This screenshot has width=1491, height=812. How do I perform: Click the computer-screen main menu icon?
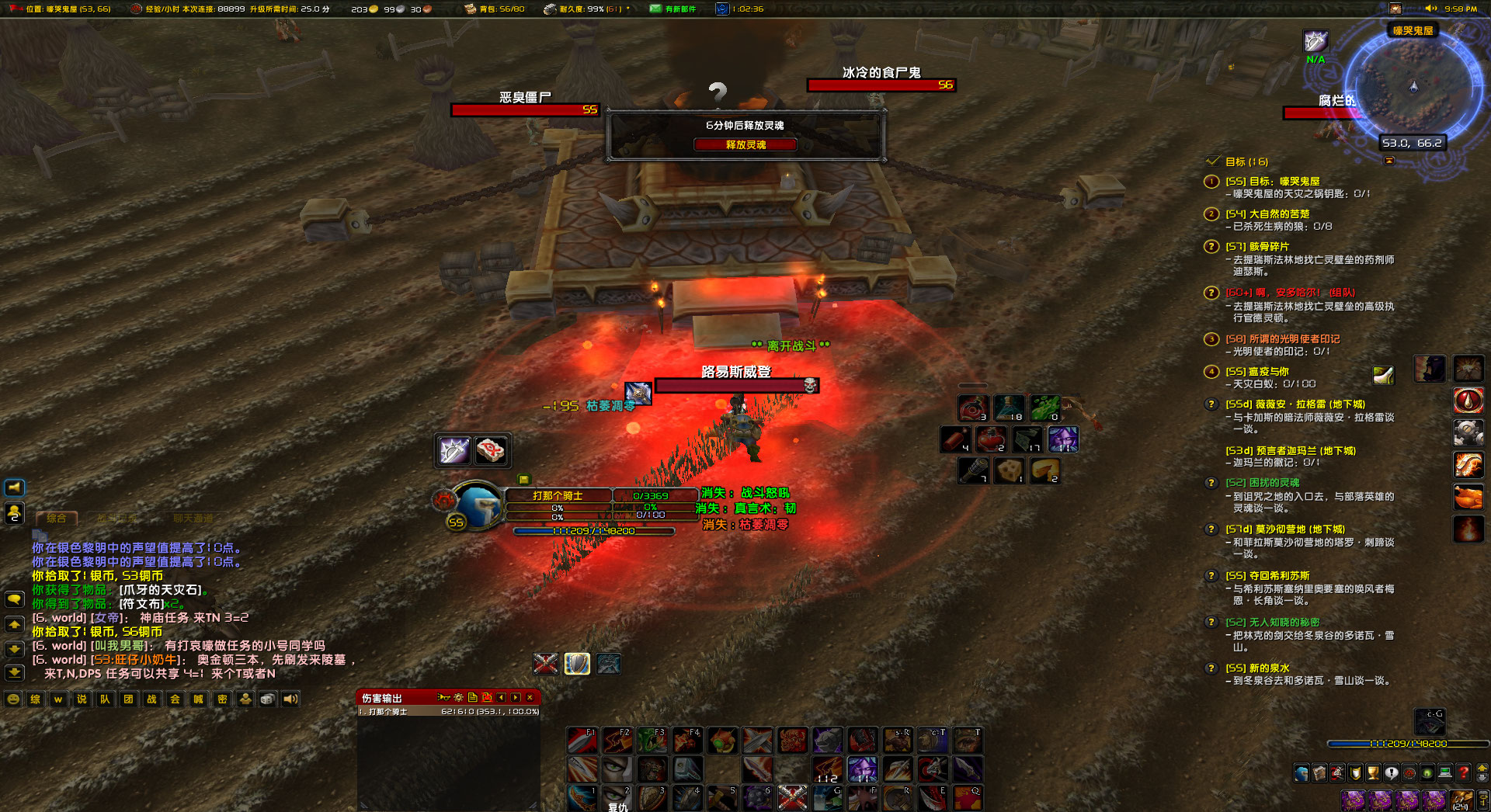coord(1444,773)
